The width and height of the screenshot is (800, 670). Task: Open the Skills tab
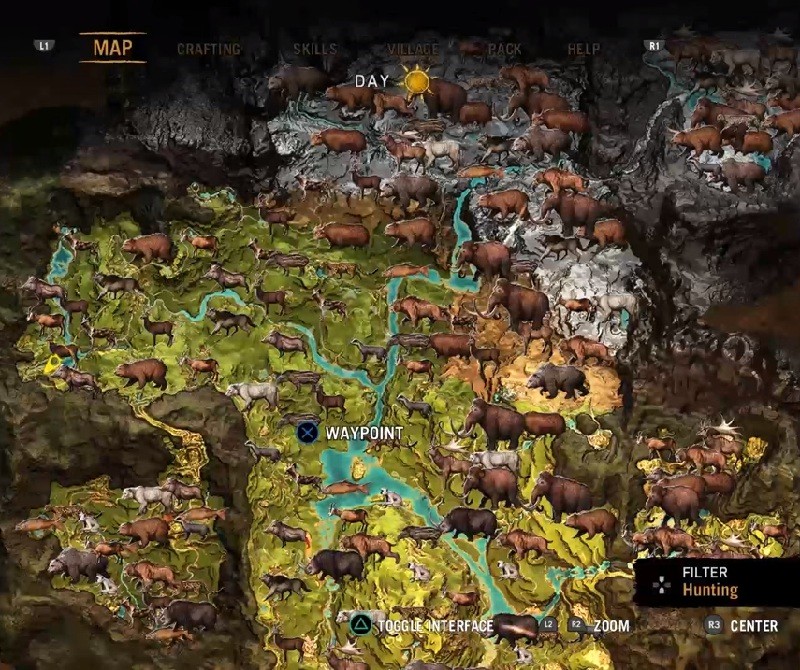coord(315,48)
